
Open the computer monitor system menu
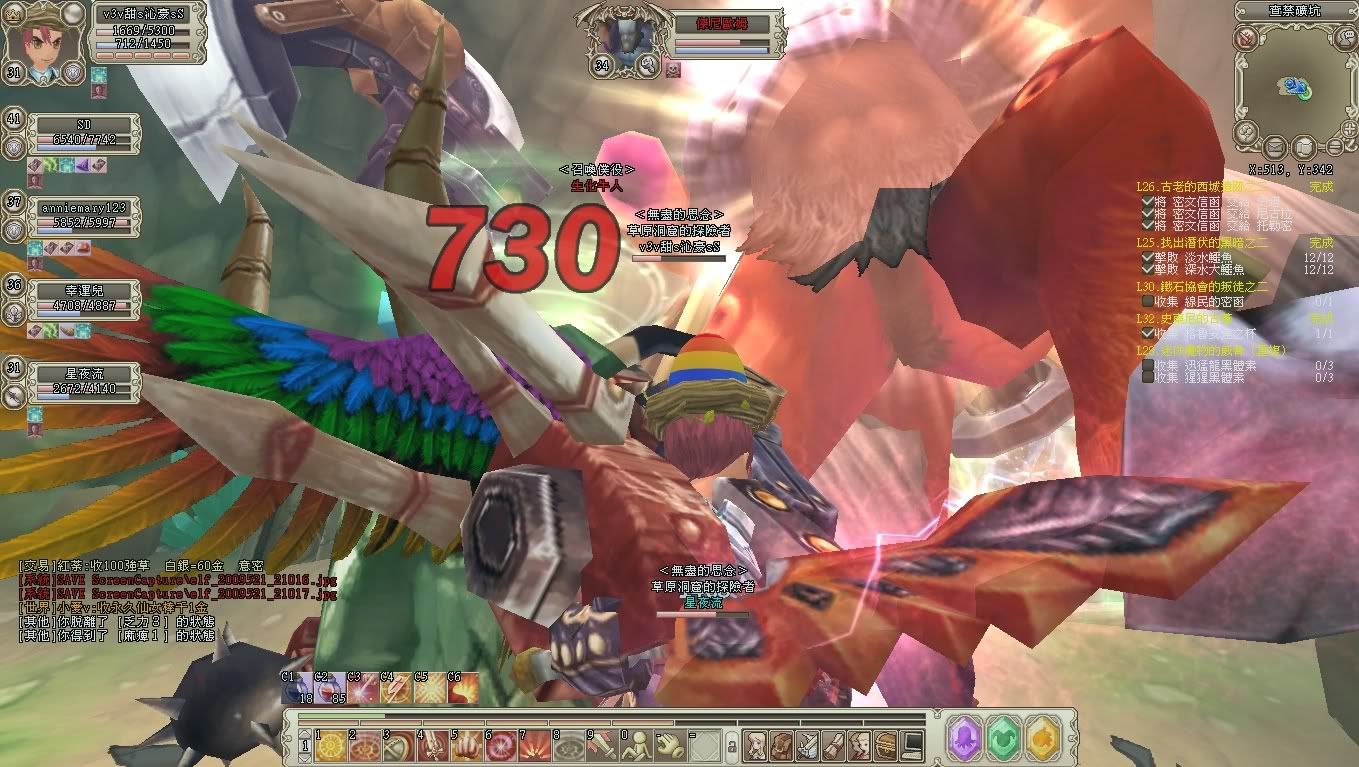[912, 745]
